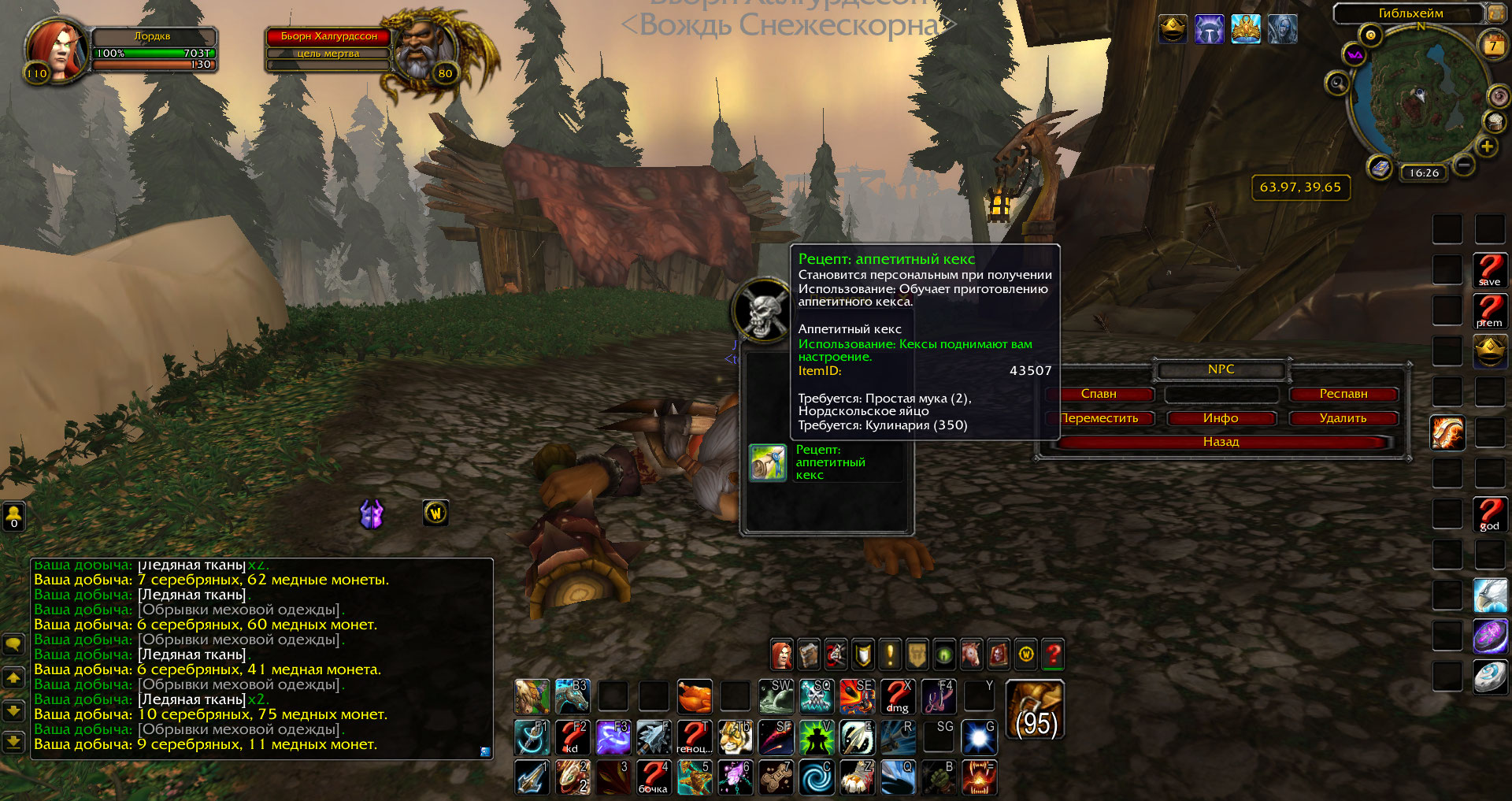Open the red question mark help button
The width and height of the screenshot is (1512, 801).
[x=1053, y=654]
